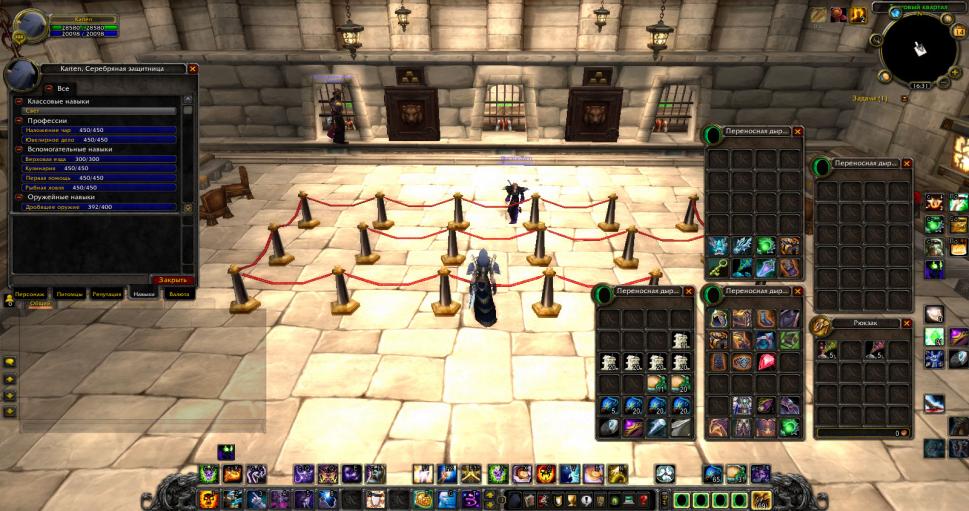Open the Питомцы tab

[x=69, y=295]
